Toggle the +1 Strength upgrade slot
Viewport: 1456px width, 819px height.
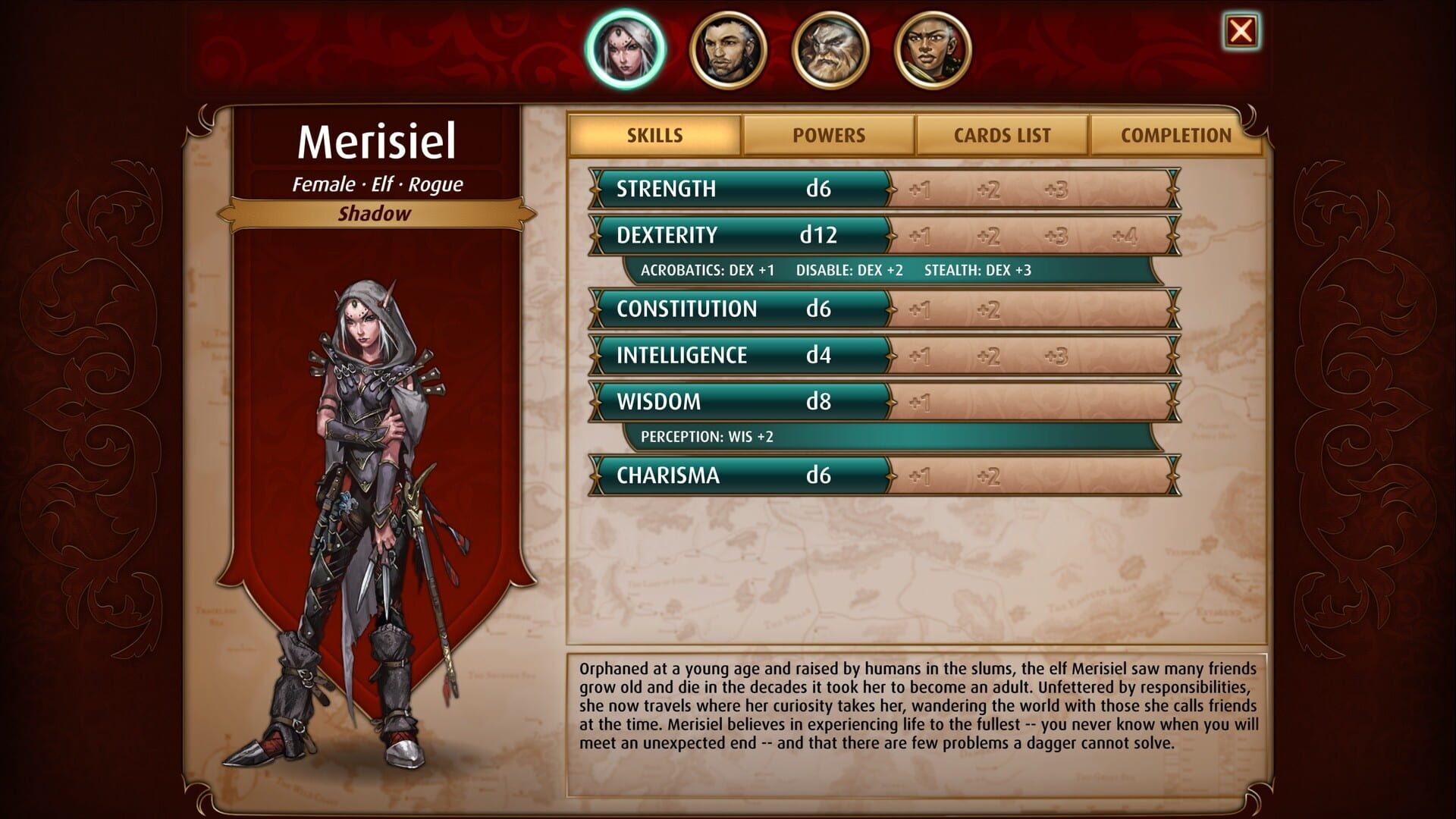pyautogui.click(x=920, y=190)
